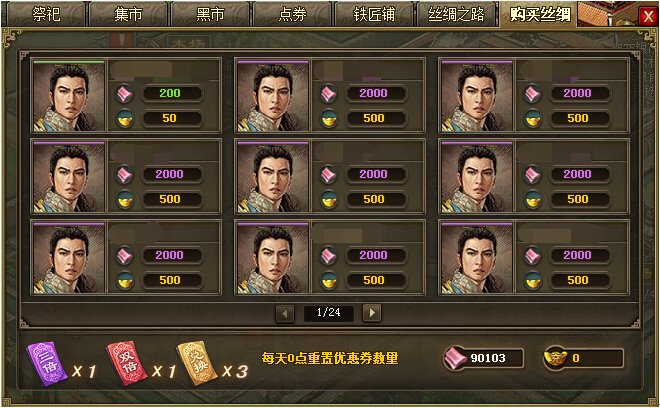Open the 集市 market tab
This screenshot has width=660, height=408.
point(128,14)
